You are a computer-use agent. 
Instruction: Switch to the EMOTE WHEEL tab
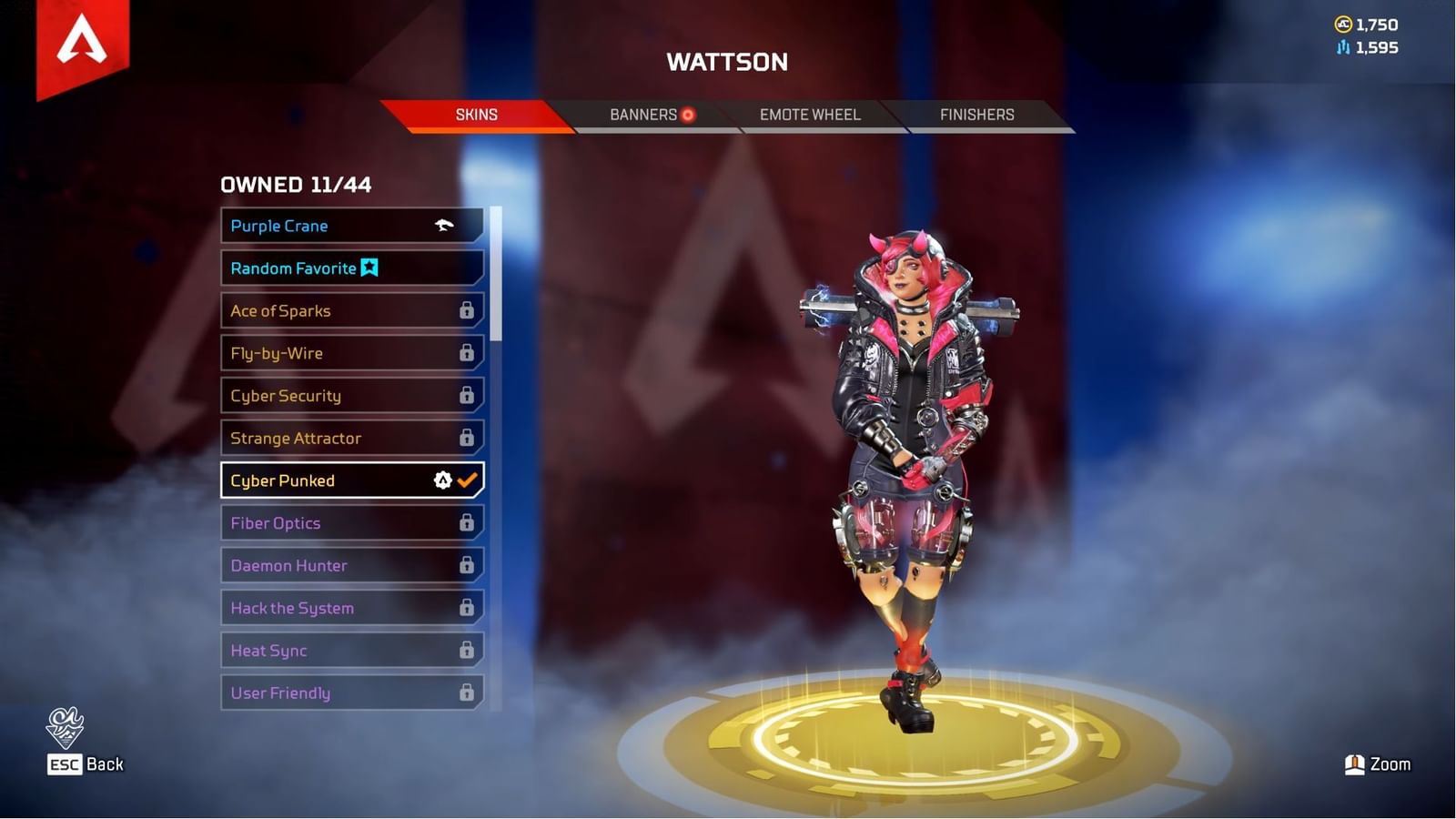(x=808, y=115)
